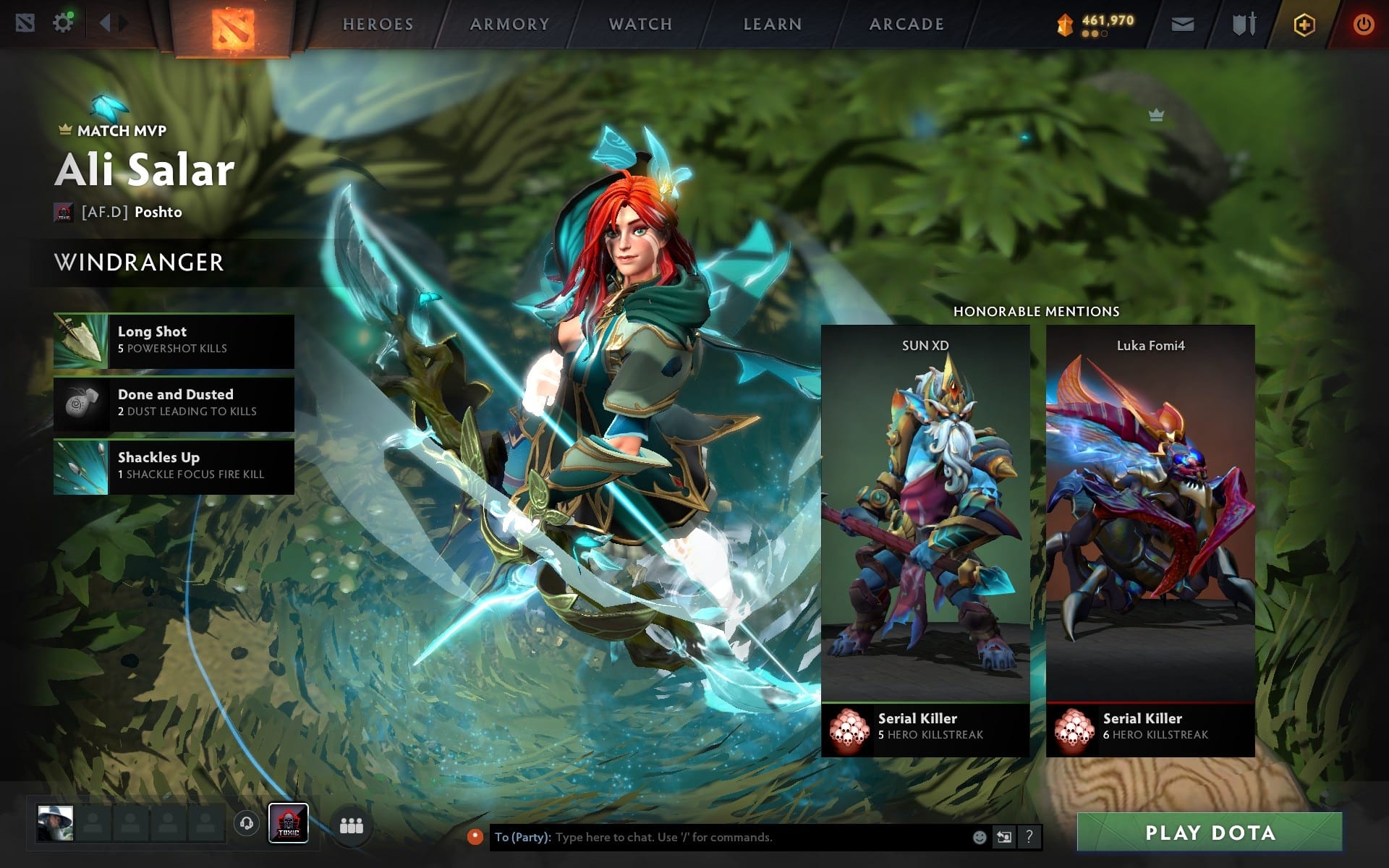Click the settings gear icon
Screen dimensions: 1389x868
point(63,22)
